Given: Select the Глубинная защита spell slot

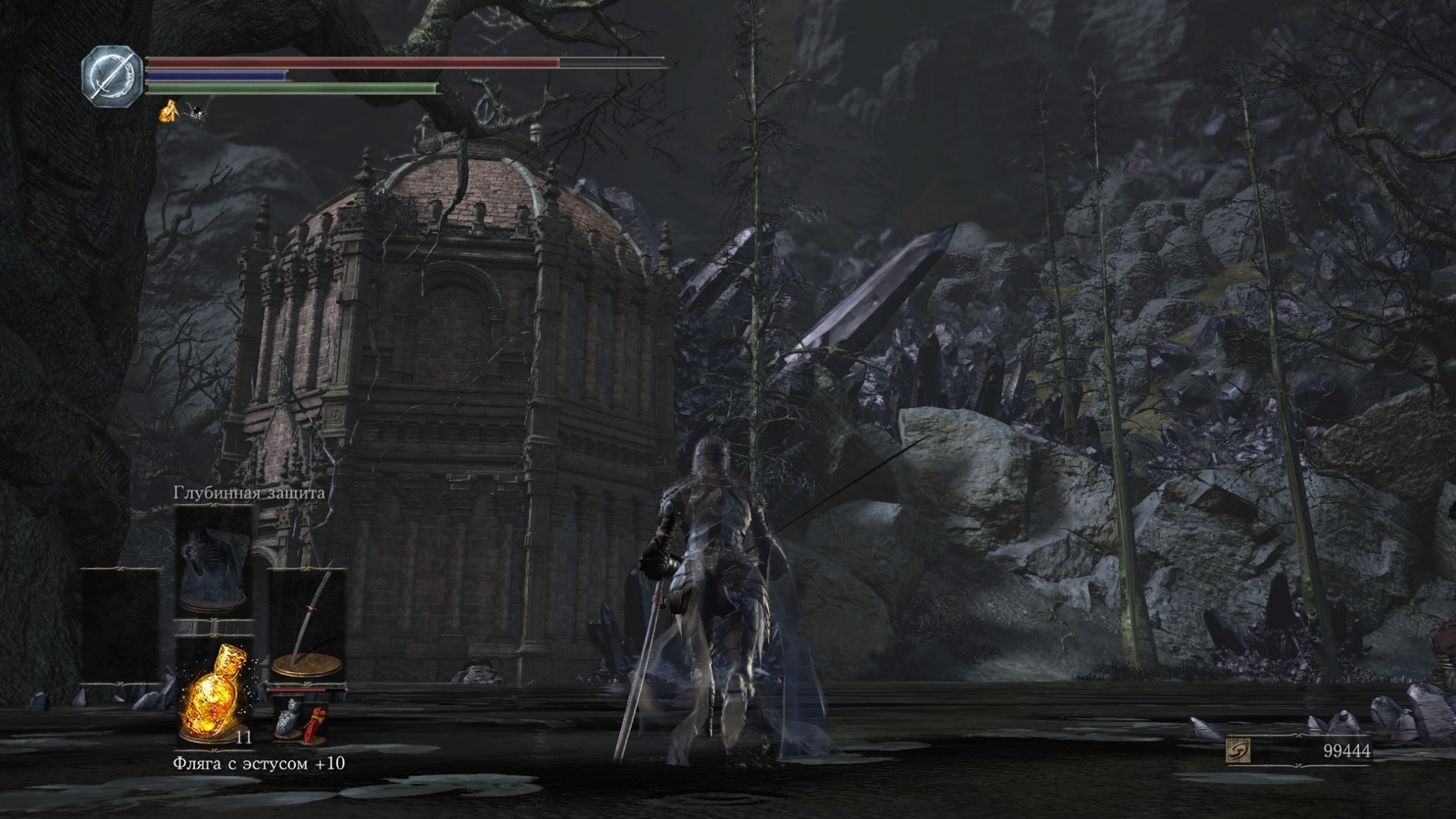Looking at the screenshot, I should (x=213, y=562).
